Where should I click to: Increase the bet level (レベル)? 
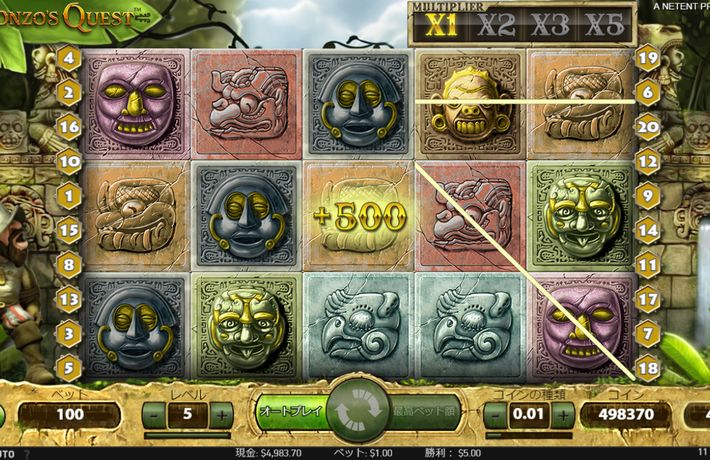pos(221,413)
